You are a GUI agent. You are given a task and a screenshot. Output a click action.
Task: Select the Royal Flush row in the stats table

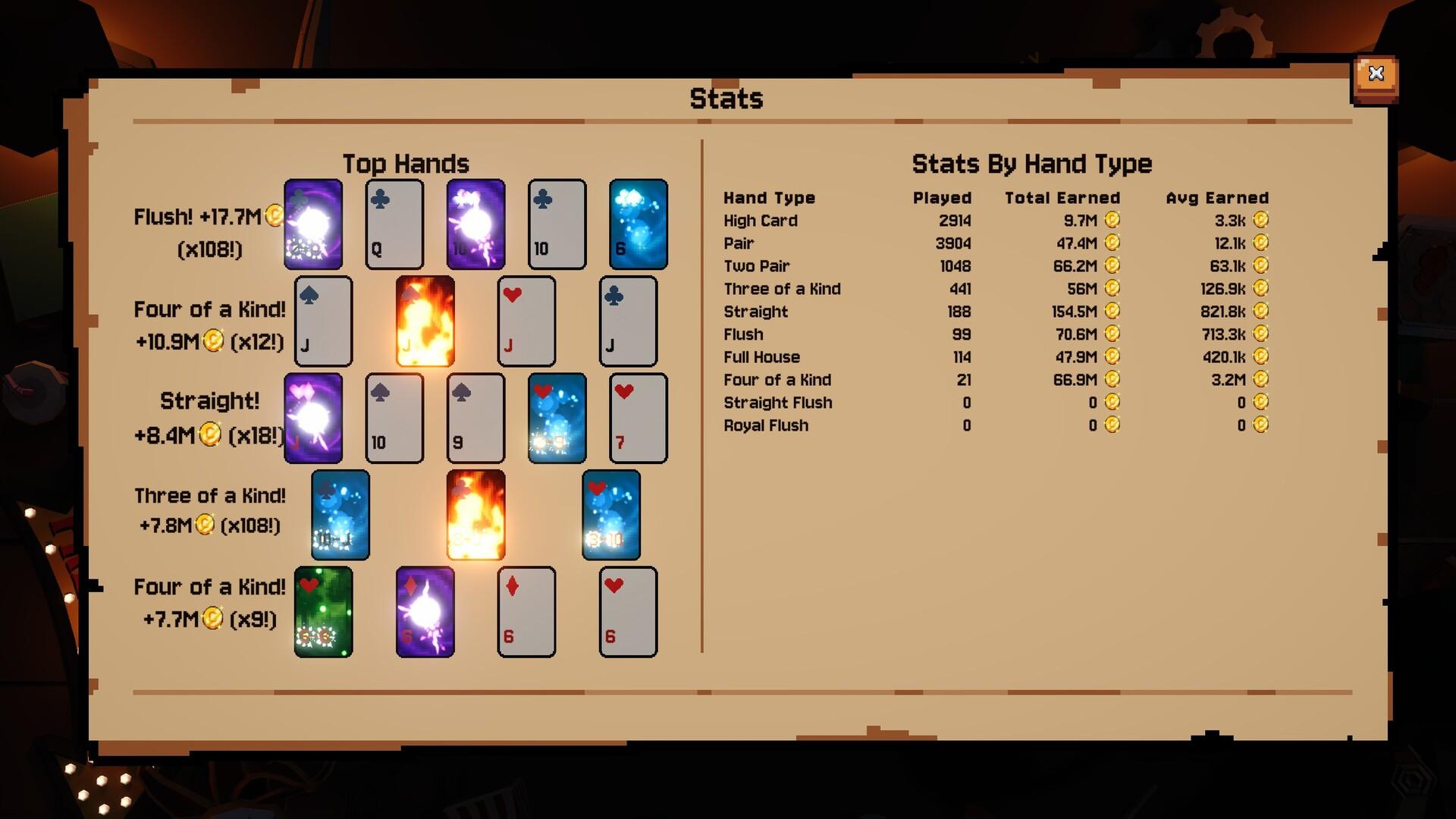766,425
